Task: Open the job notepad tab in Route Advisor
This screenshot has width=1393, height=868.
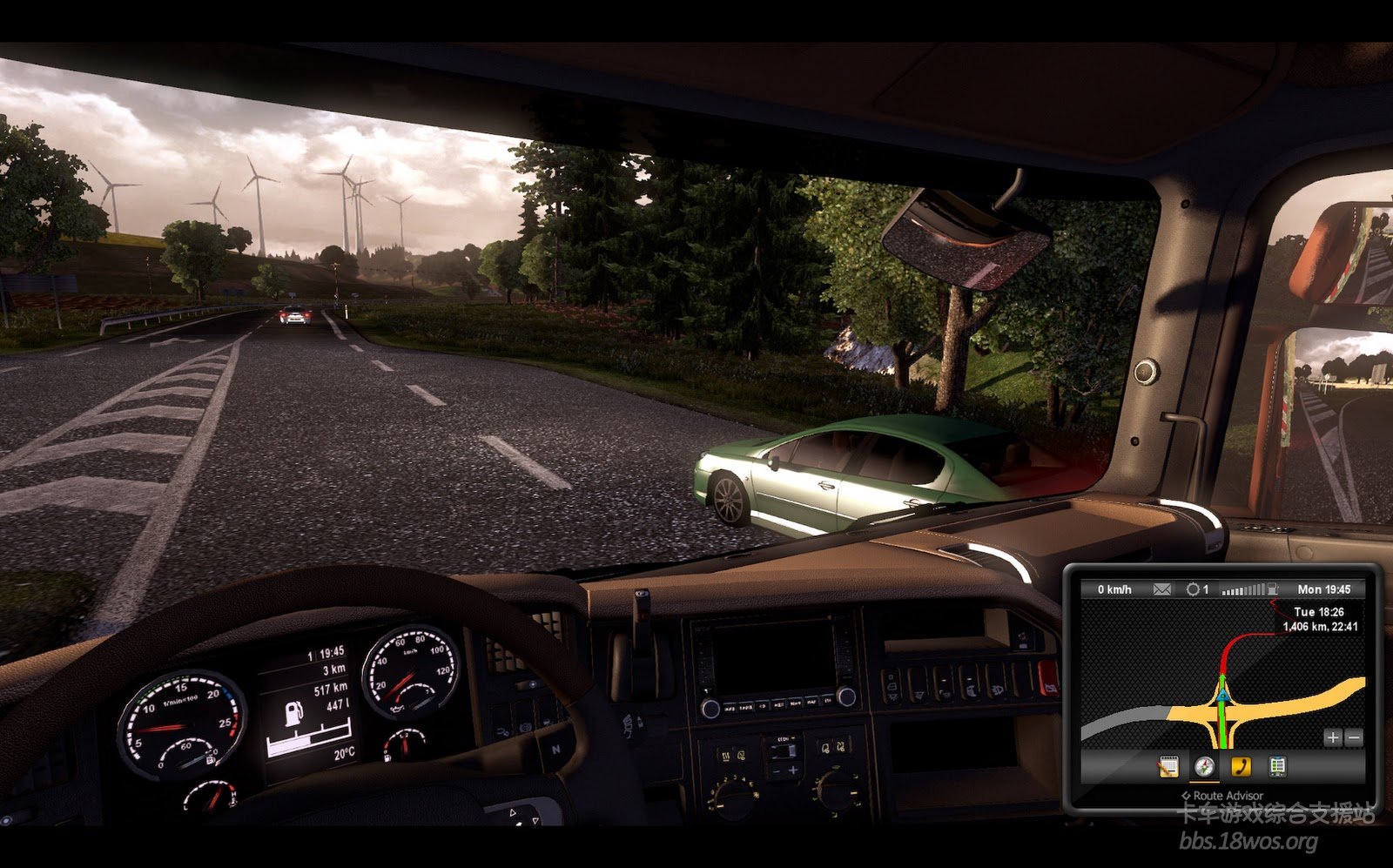Action: (x=1168, y=766)
